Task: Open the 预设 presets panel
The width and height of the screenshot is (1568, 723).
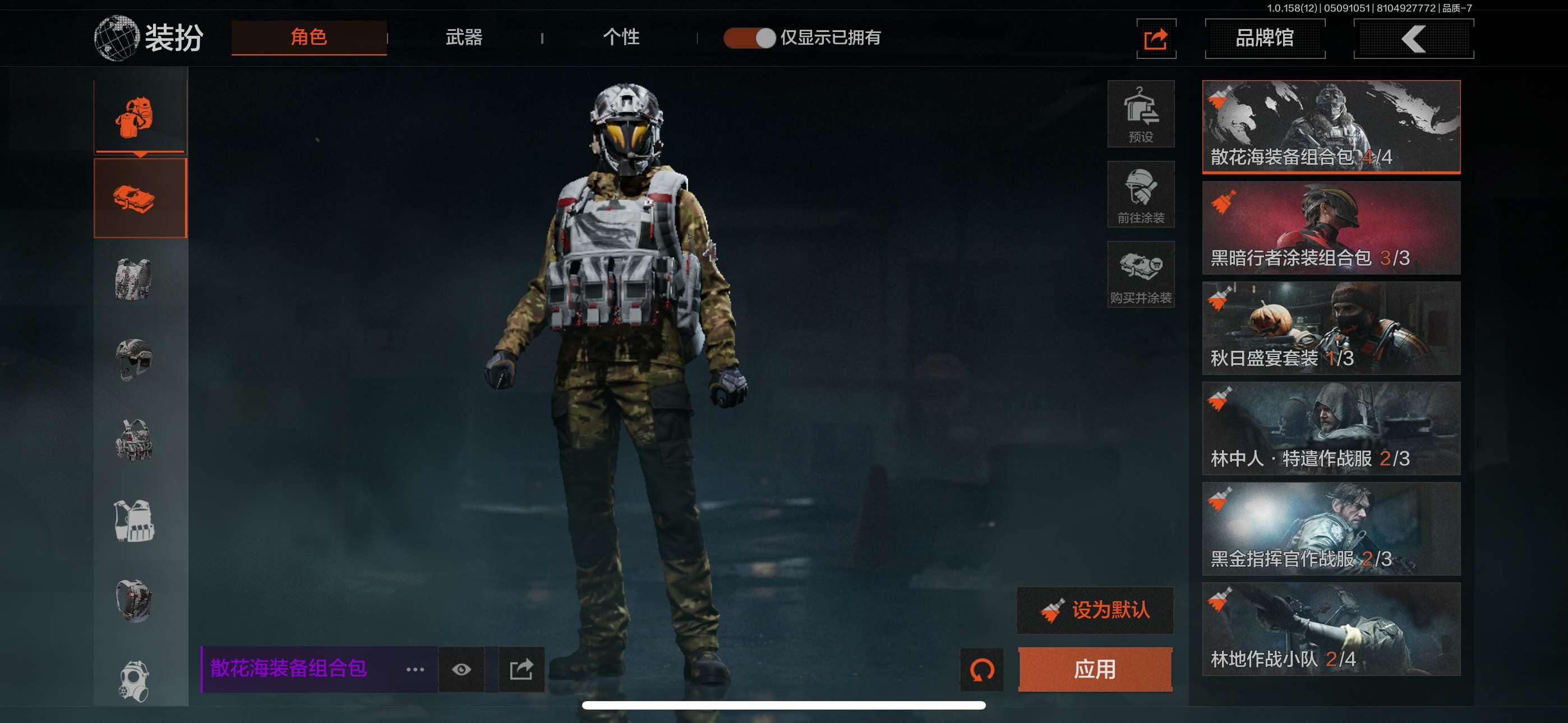Action: tap(1140, 114)
